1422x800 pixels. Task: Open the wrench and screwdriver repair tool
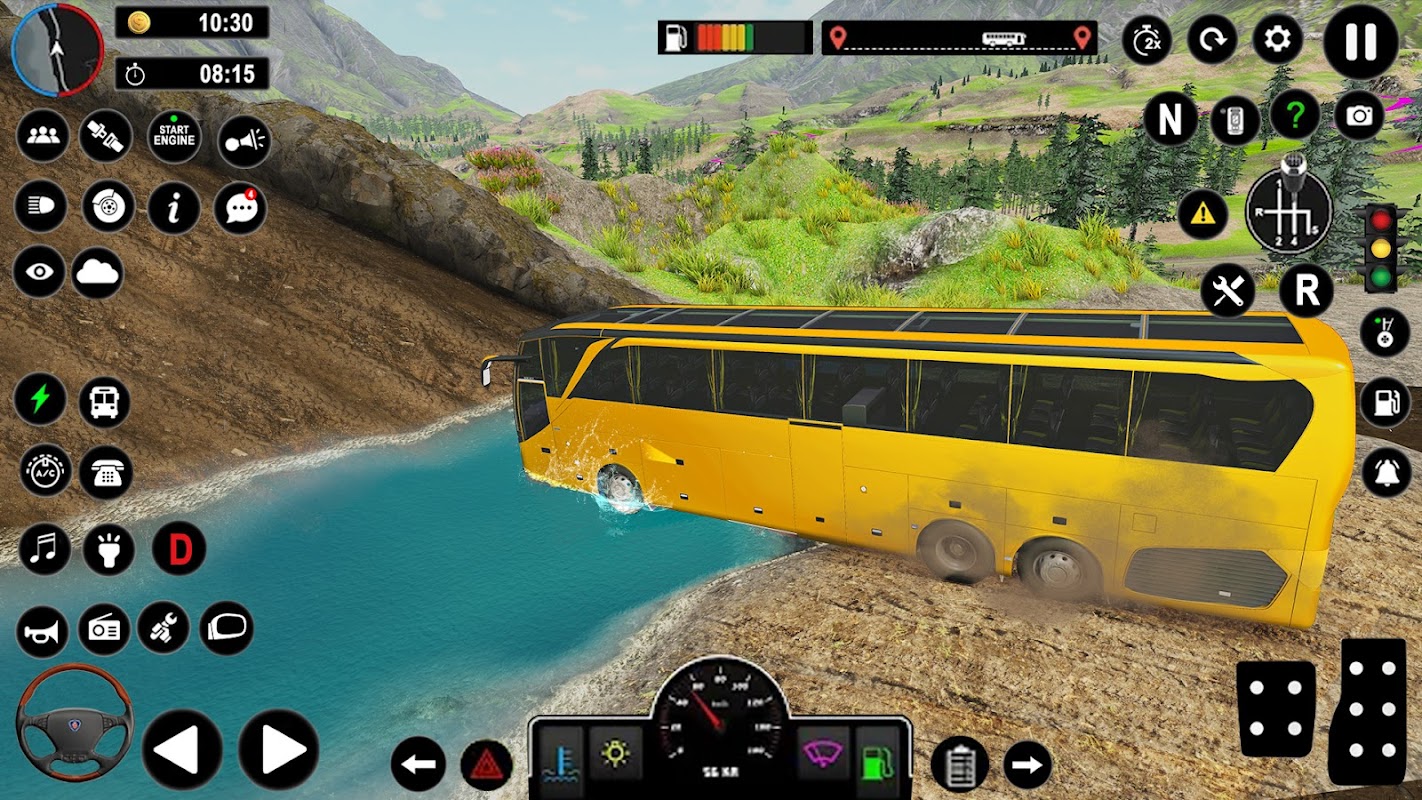[1227, 291]
